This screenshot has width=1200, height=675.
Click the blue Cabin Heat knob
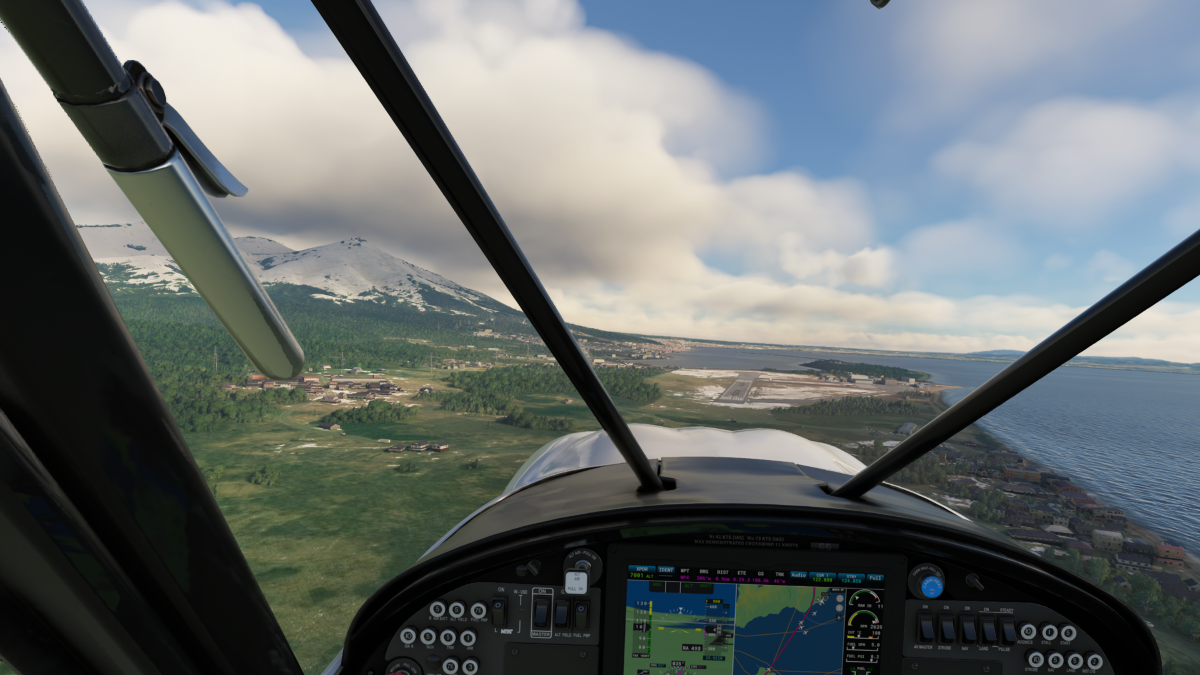931,586
